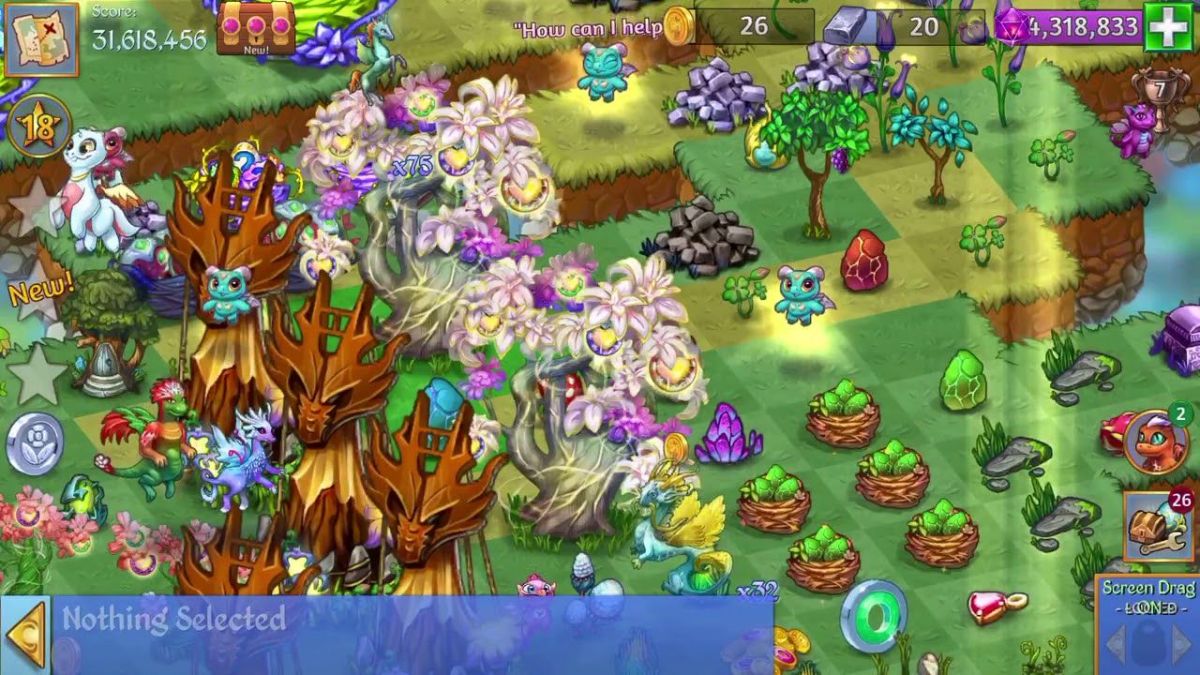Image resolution: width=1200 pixels, height=675 pixels.
Task: Click the yellow back arrow on the info bar
Action: click(25, 634)
